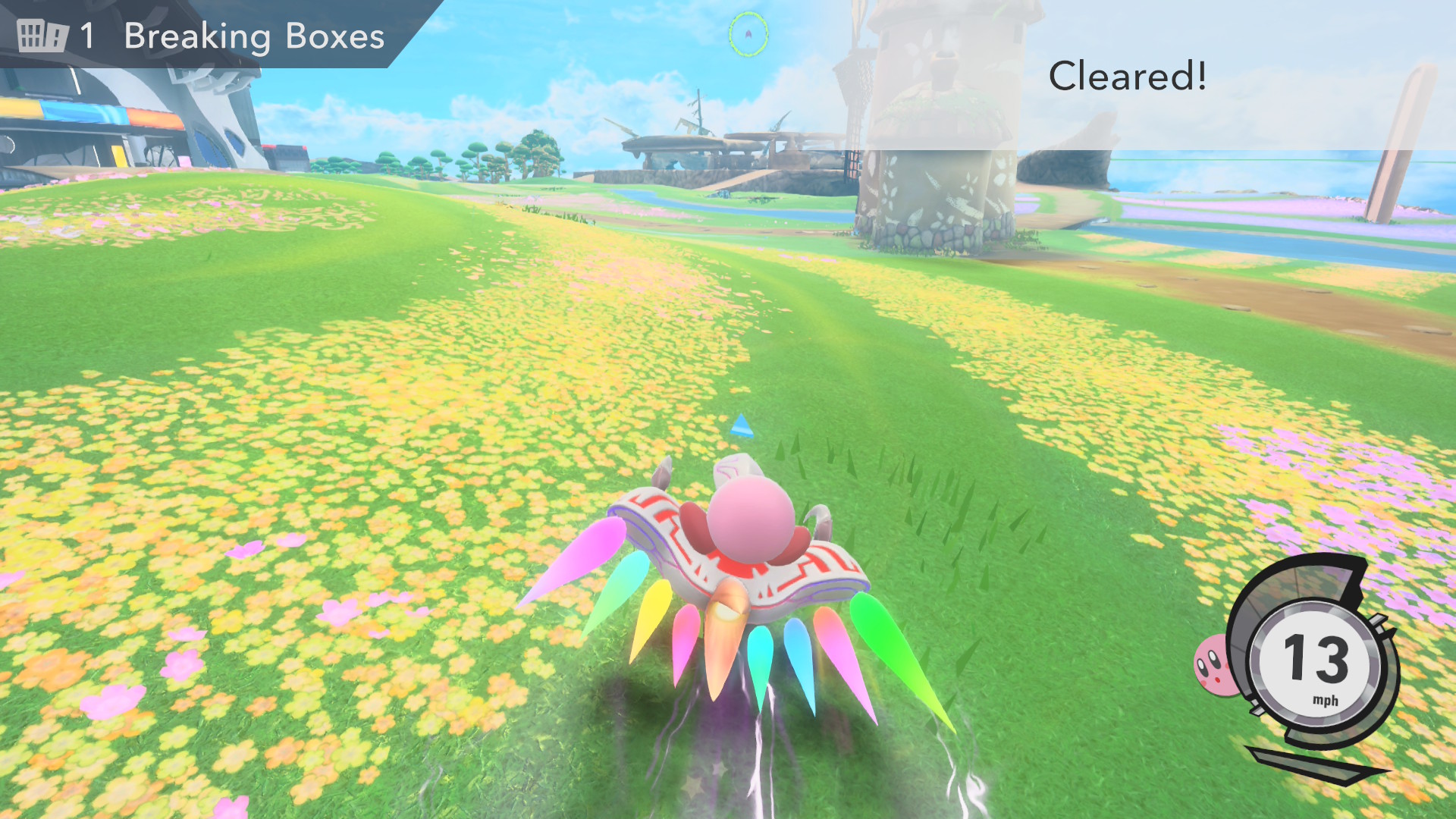Click the Kirby face icon by speedometer
Image resolution: width=1456 pixels, height=819 pixels.
tap(1213, 666)
